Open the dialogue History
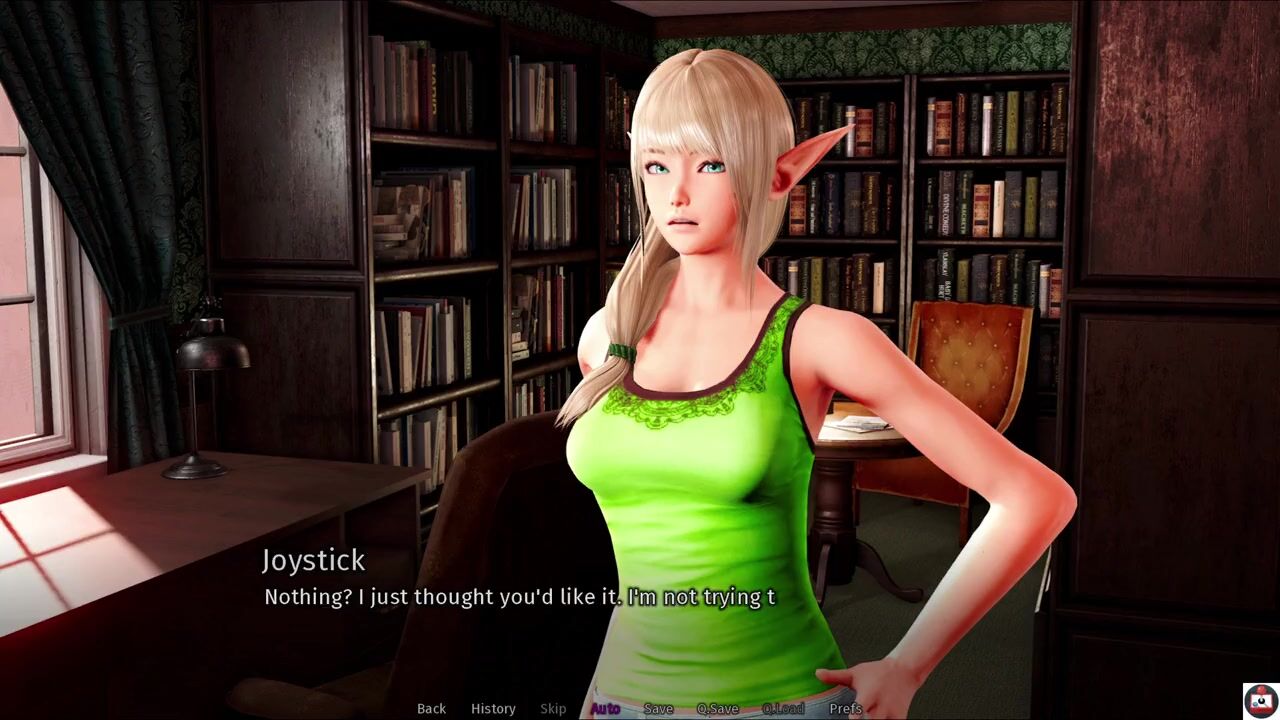The width and height of the screenshot is (1280, 720). (493, 708)
